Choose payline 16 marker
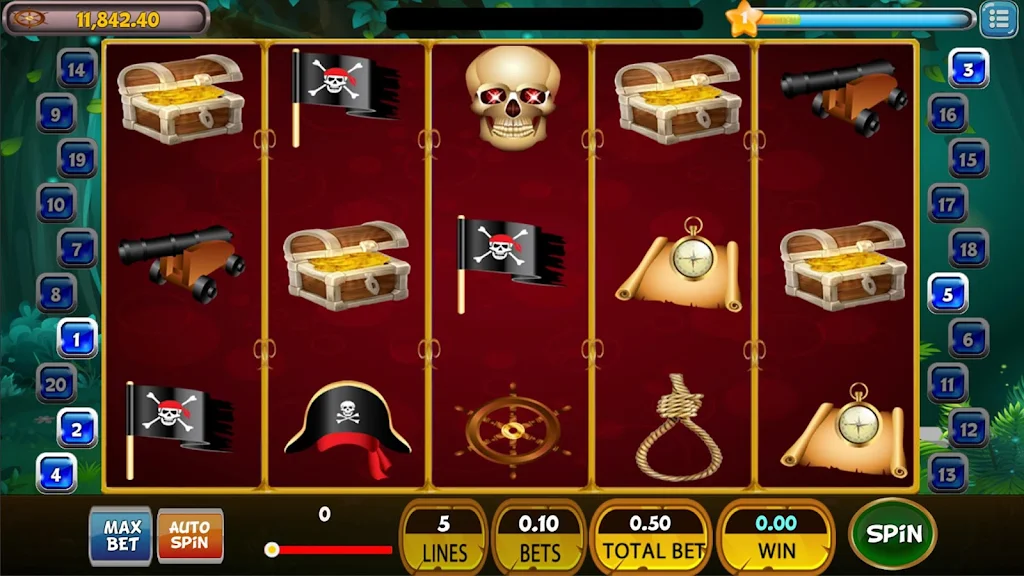 (x=947, y=114)
